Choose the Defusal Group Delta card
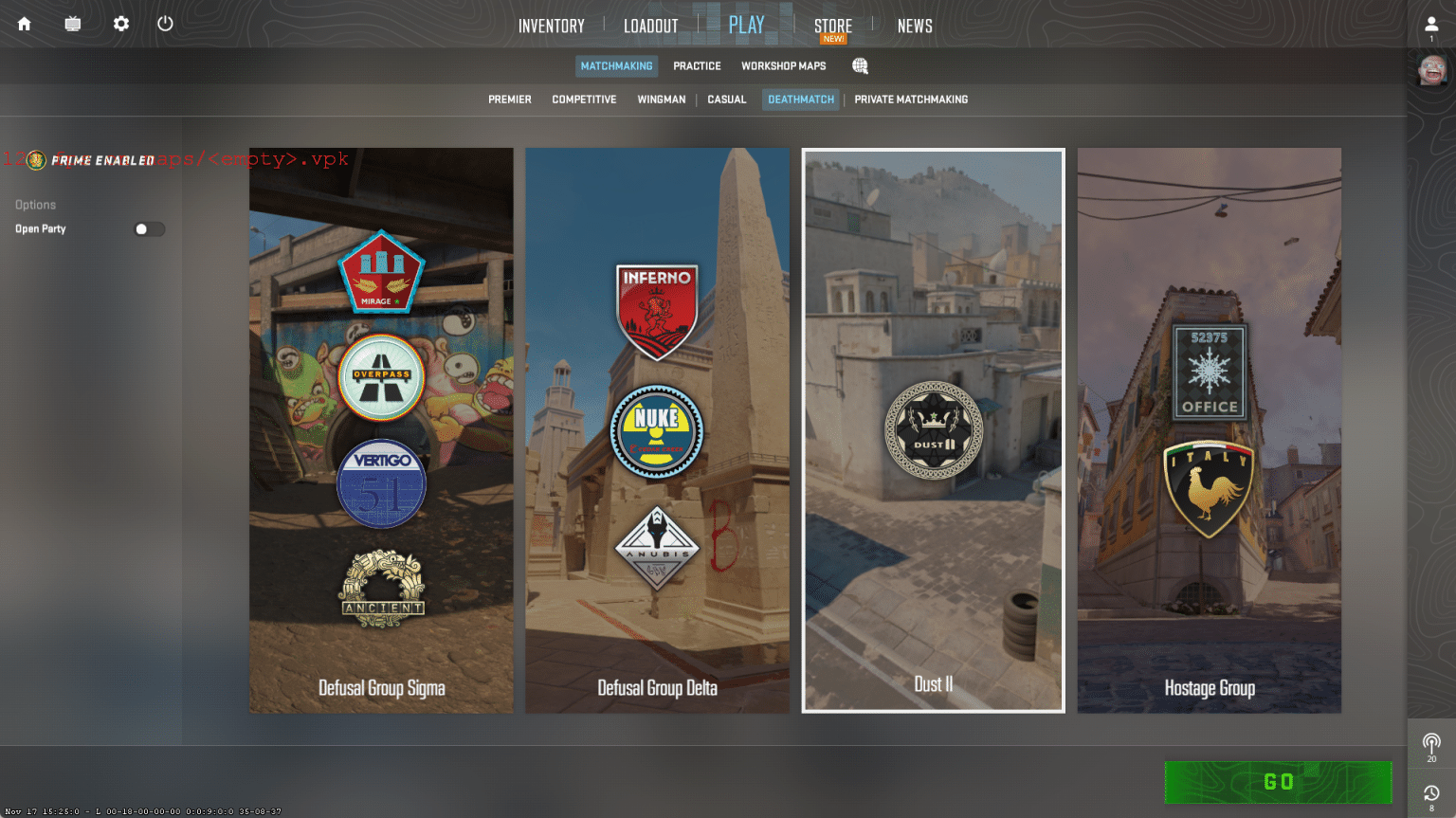This screenshot has width=1456, height=818. click(657, 429)
